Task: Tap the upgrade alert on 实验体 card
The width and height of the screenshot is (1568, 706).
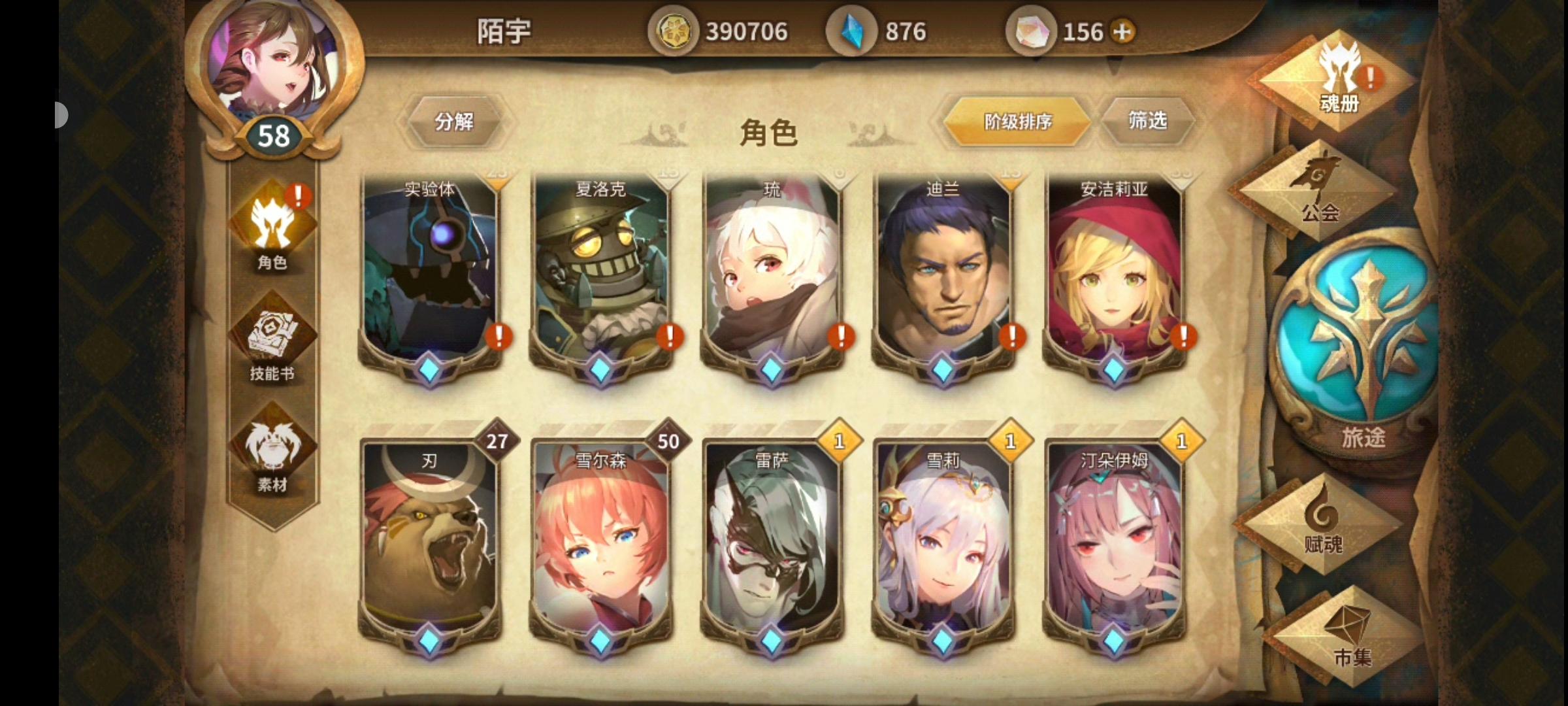Action: pyautogui.click(x=498, y=337)
